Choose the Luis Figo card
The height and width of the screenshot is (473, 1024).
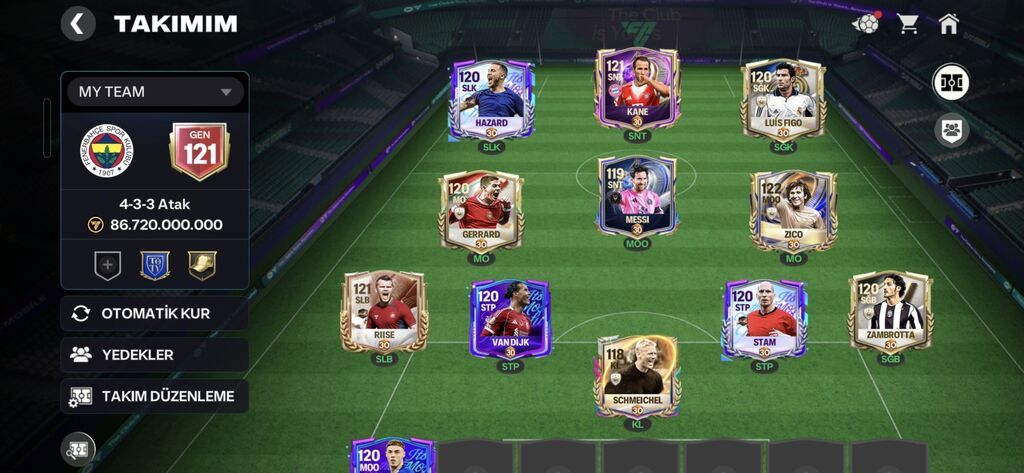(783, 101)
